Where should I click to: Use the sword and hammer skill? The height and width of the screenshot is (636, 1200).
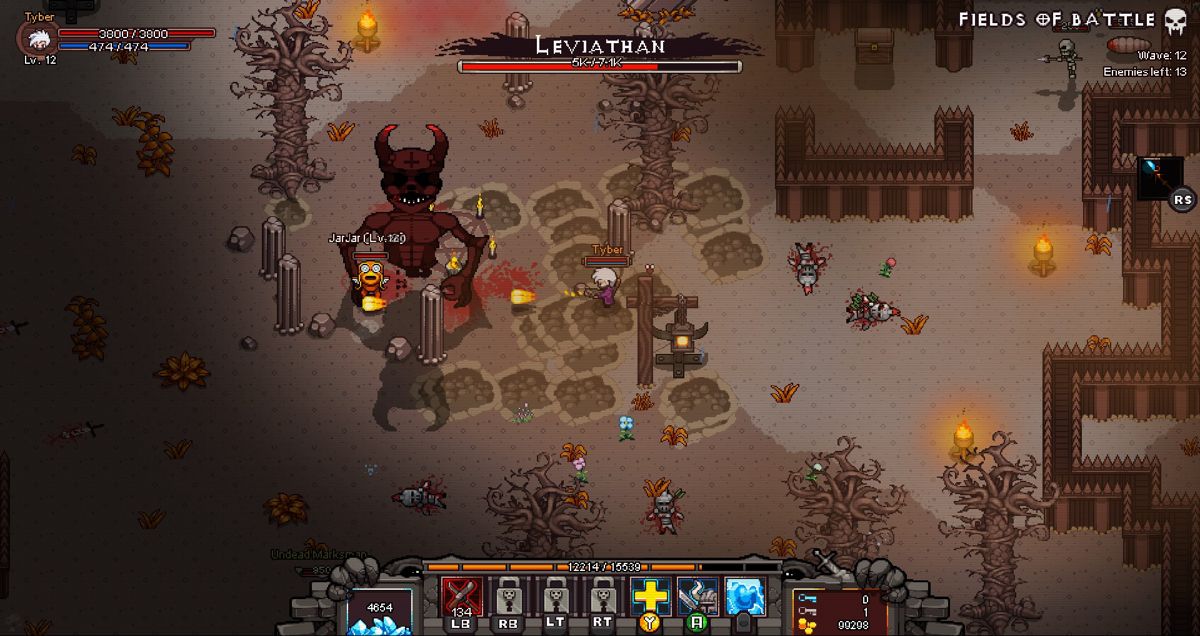(x=697, y=597)
